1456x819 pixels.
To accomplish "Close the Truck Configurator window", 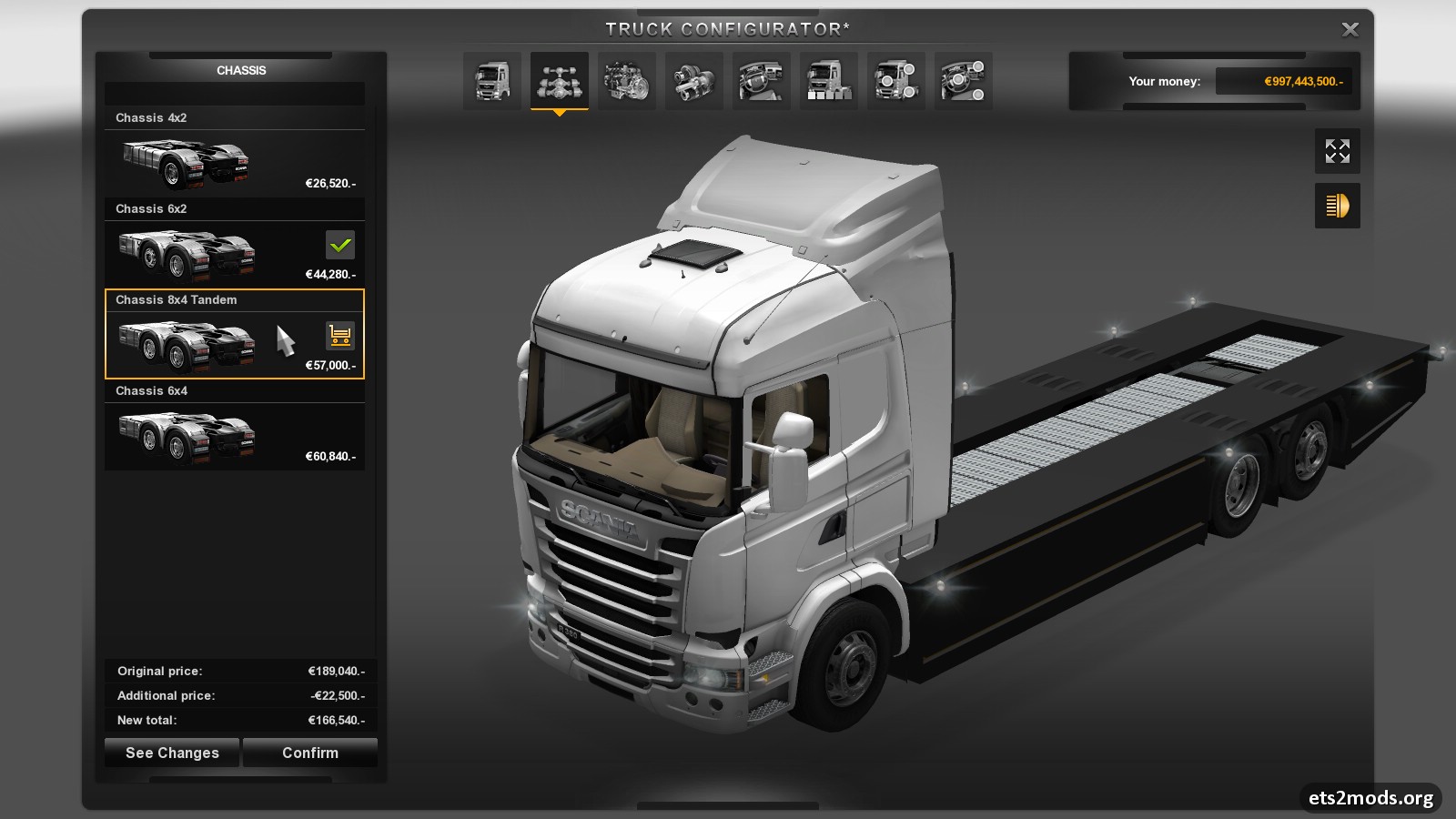I will coord(1350,30).
